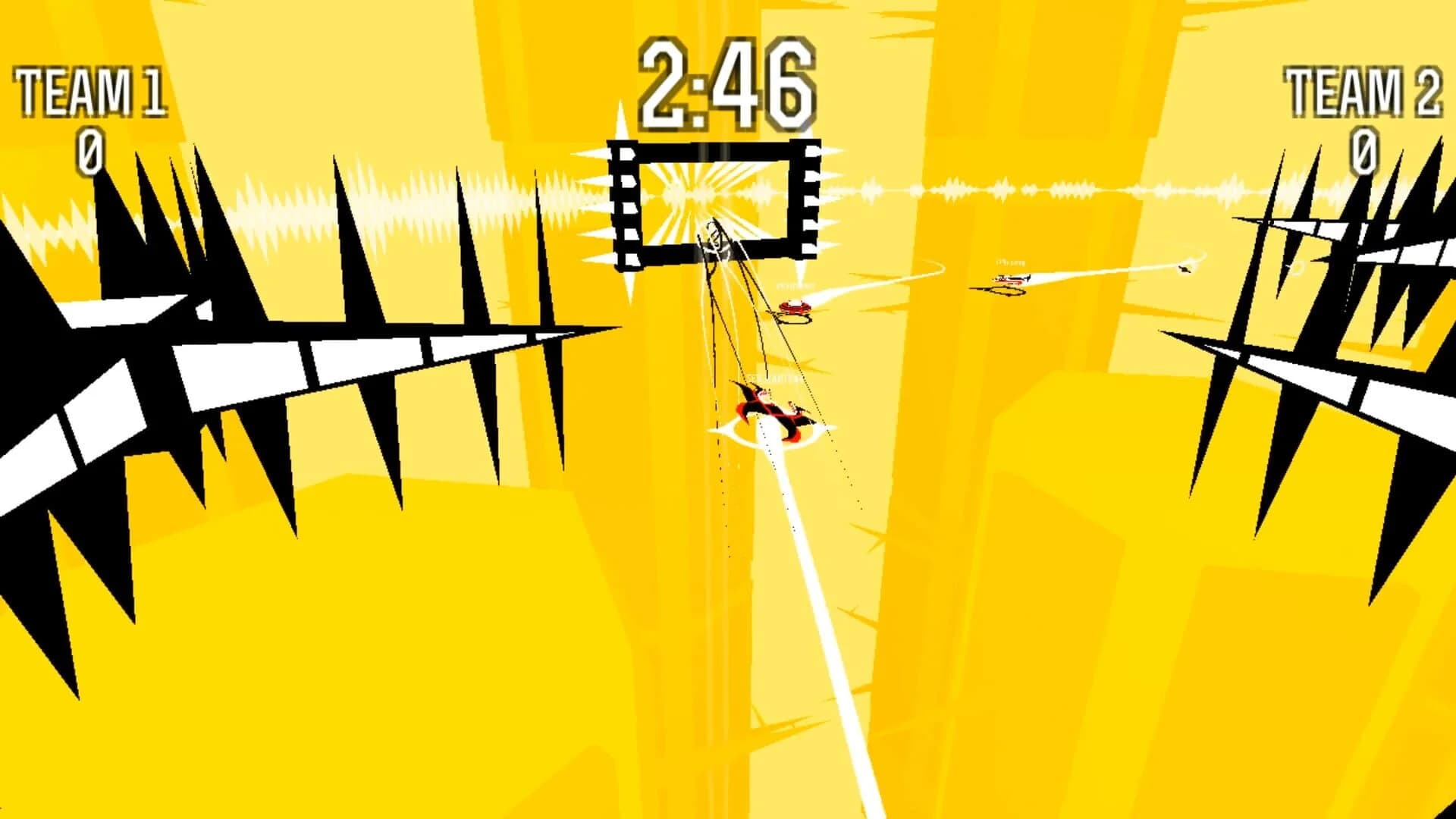The image size is (1456, 819).
Task: Select the ring beneath the enemy aircraft
Action: point(1007,291)
